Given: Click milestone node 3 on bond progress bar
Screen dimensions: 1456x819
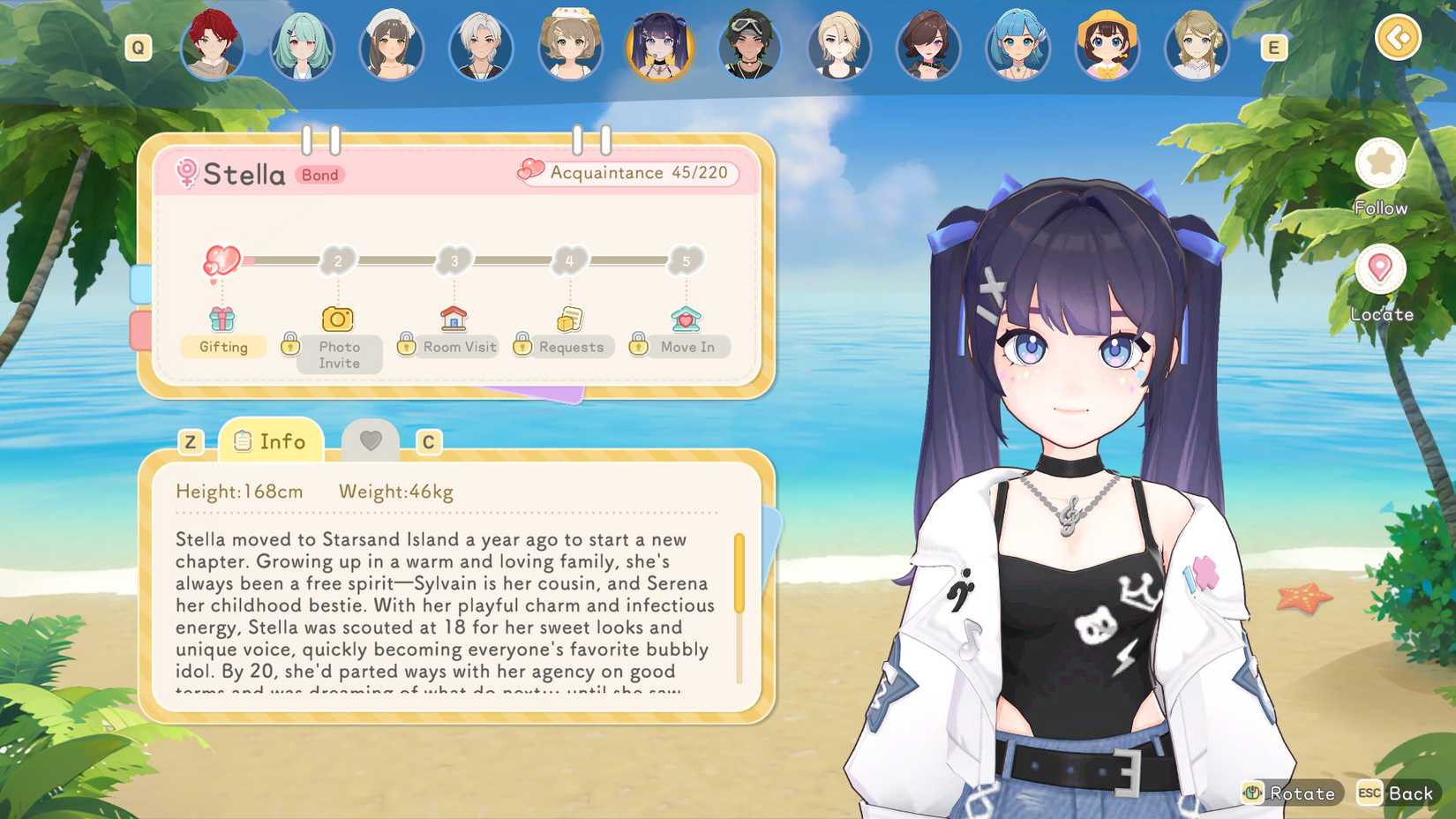Looking at the screenshot, I should (454, 259).
